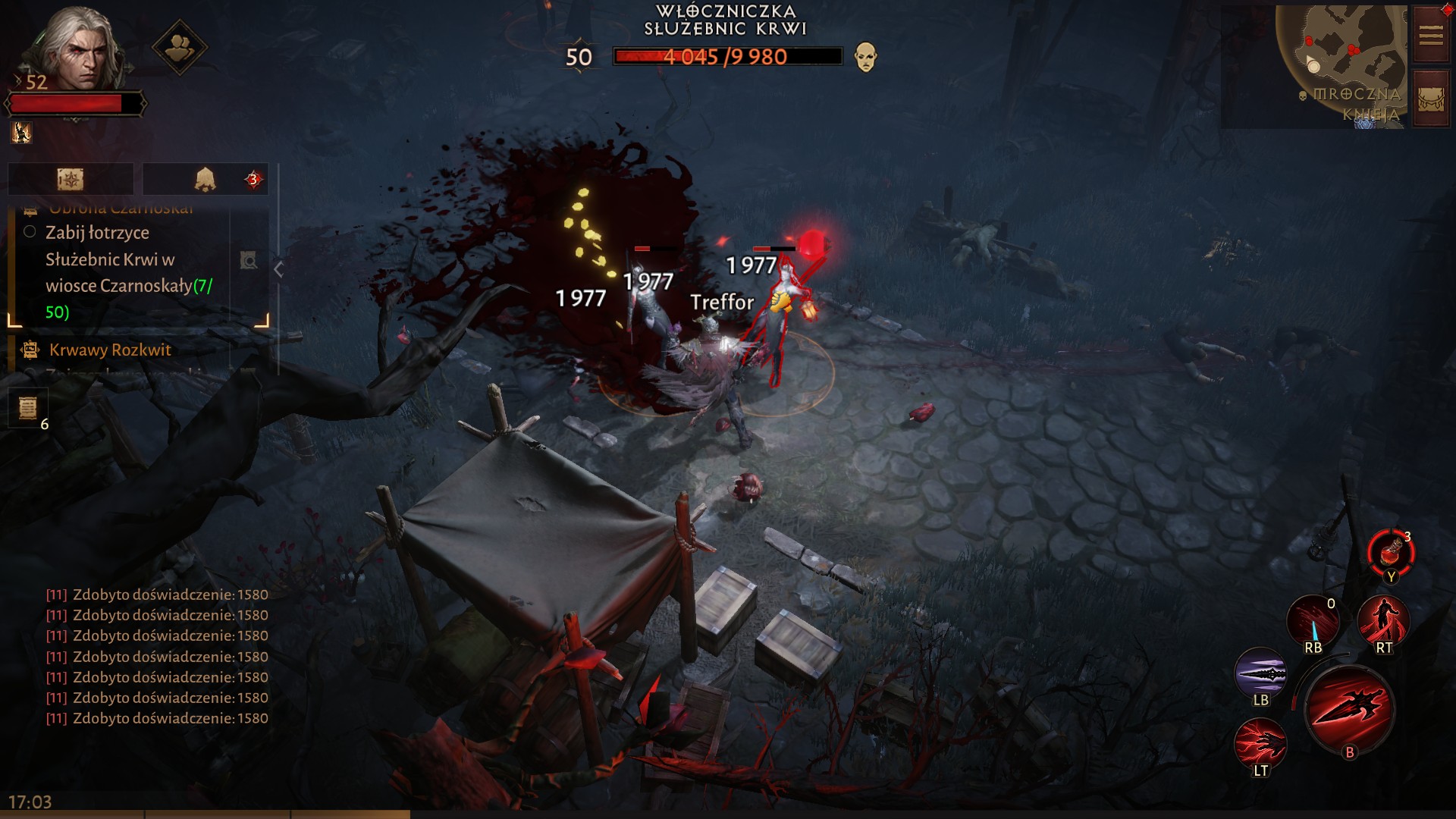This screenshot has width=1456, height=819.
Task: Collapse the quest tracker with the arrow
Action: 278,269
